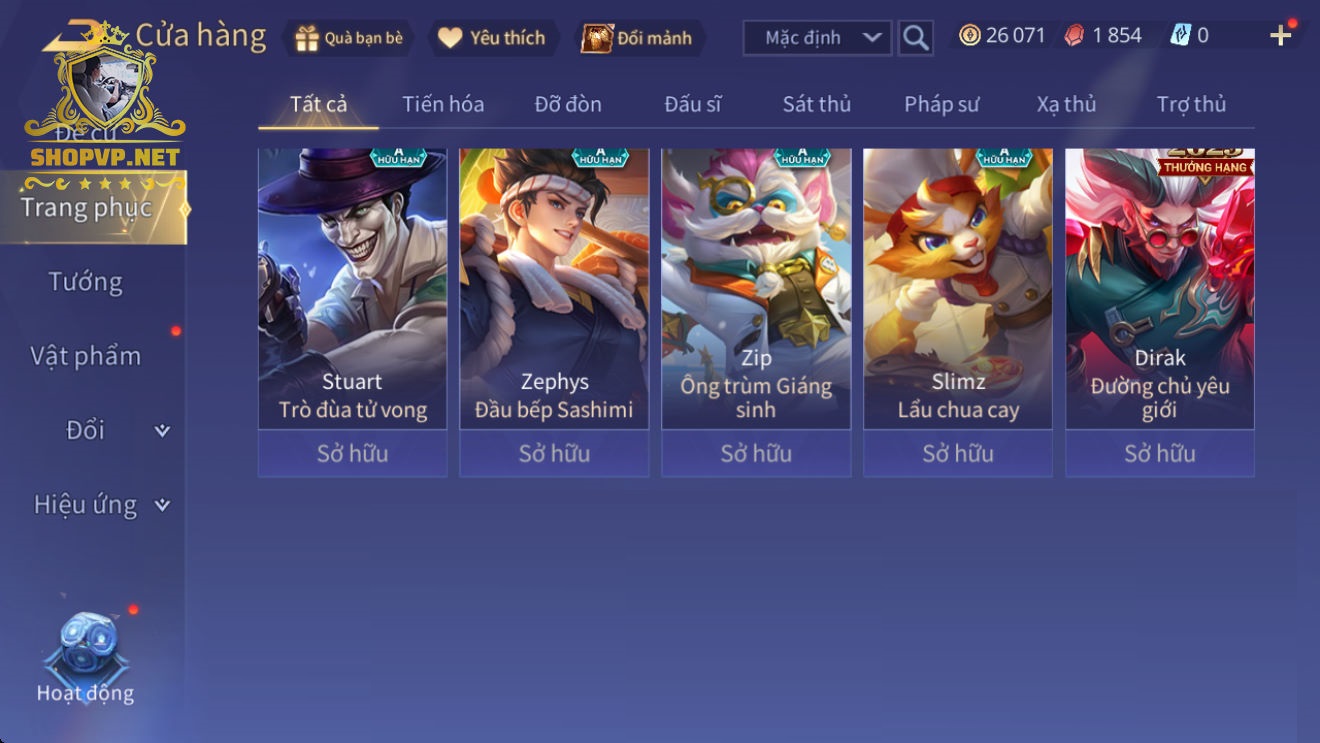1320x743 pixels.
Task: Select the Sát thủ category tab
Action: pos(816,104)
